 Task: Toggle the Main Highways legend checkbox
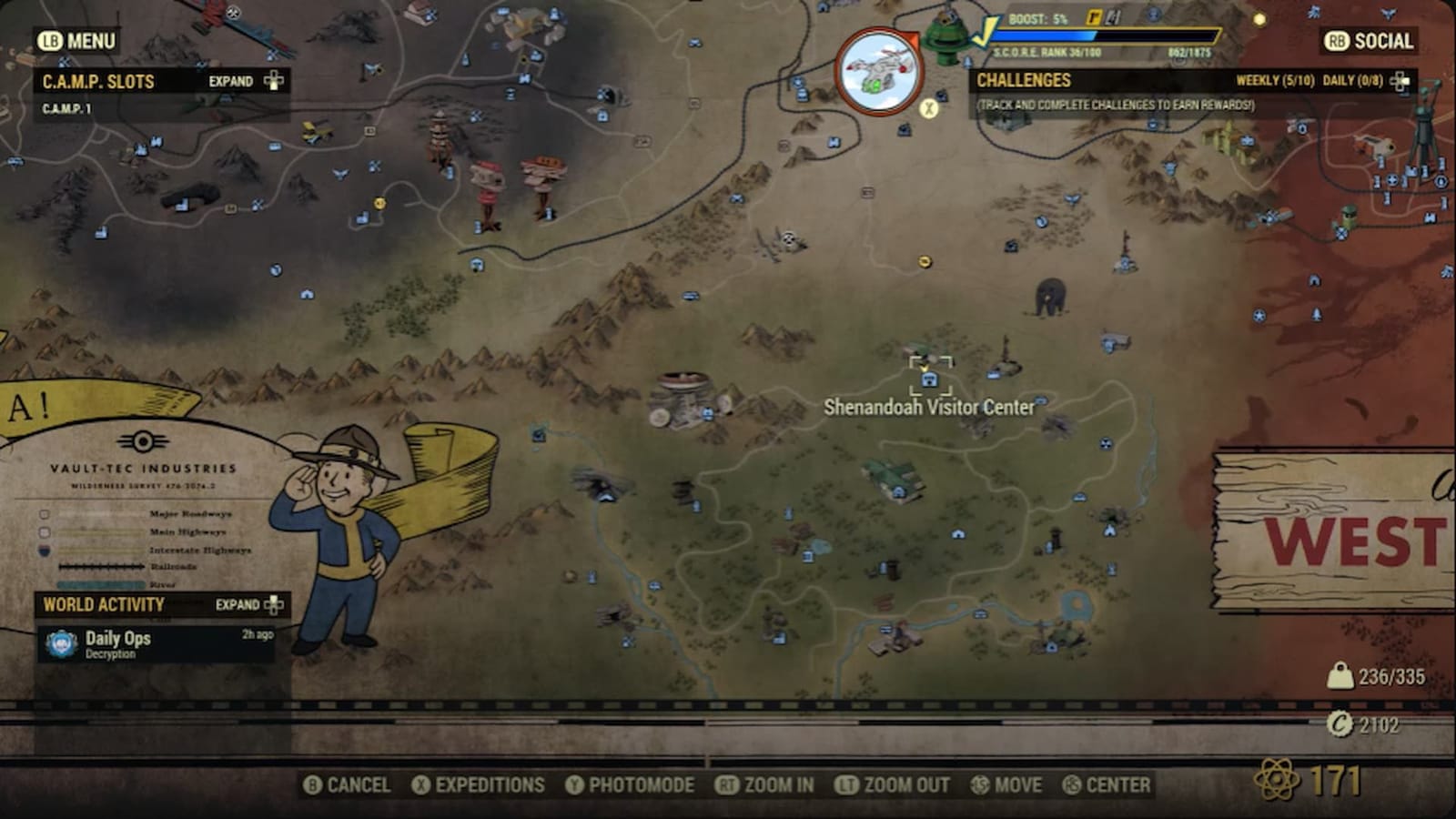[x=44, y=531]
